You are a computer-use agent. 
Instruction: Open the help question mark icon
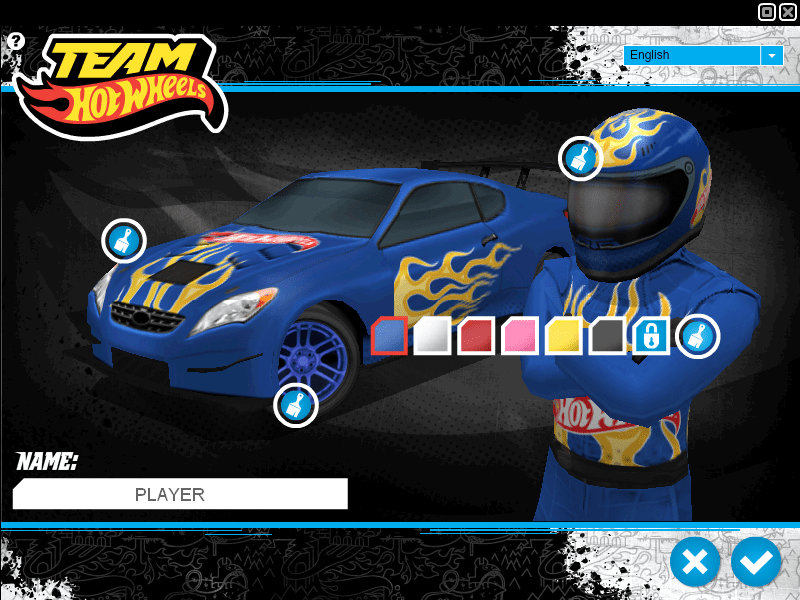pyautogui.click(x=15, y=41)
